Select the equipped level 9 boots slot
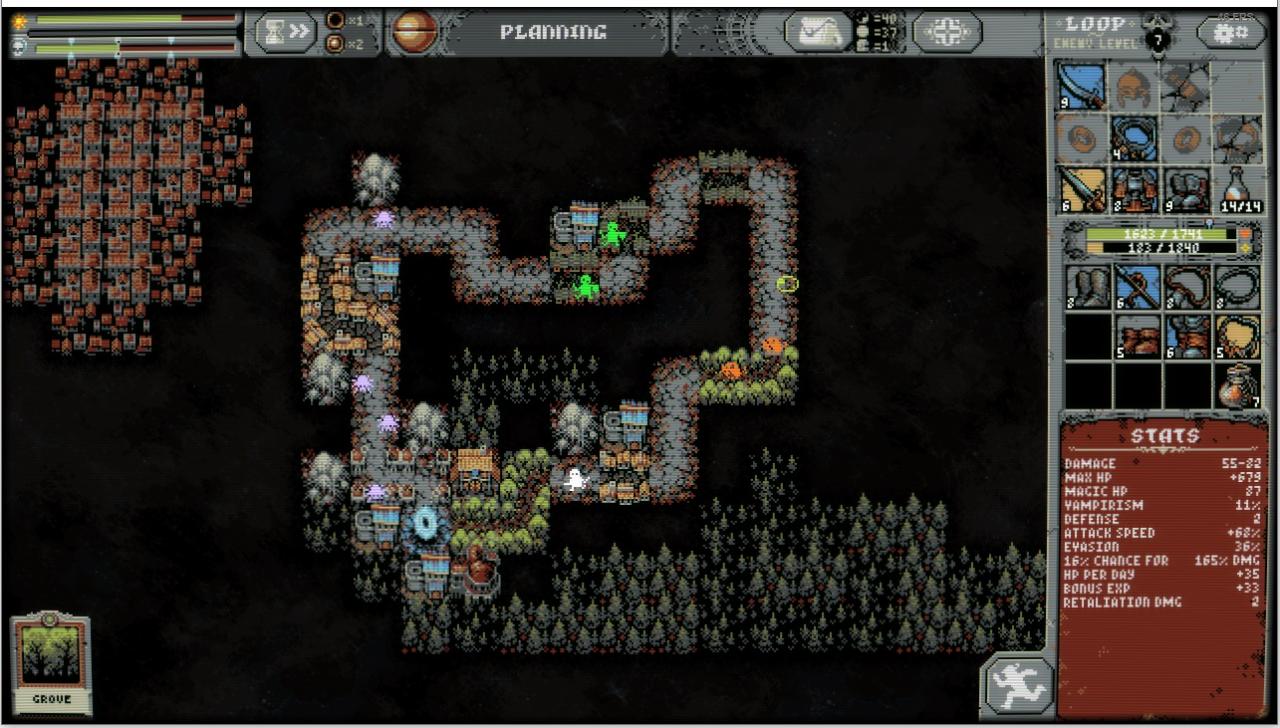 (x=1186, y=188)
